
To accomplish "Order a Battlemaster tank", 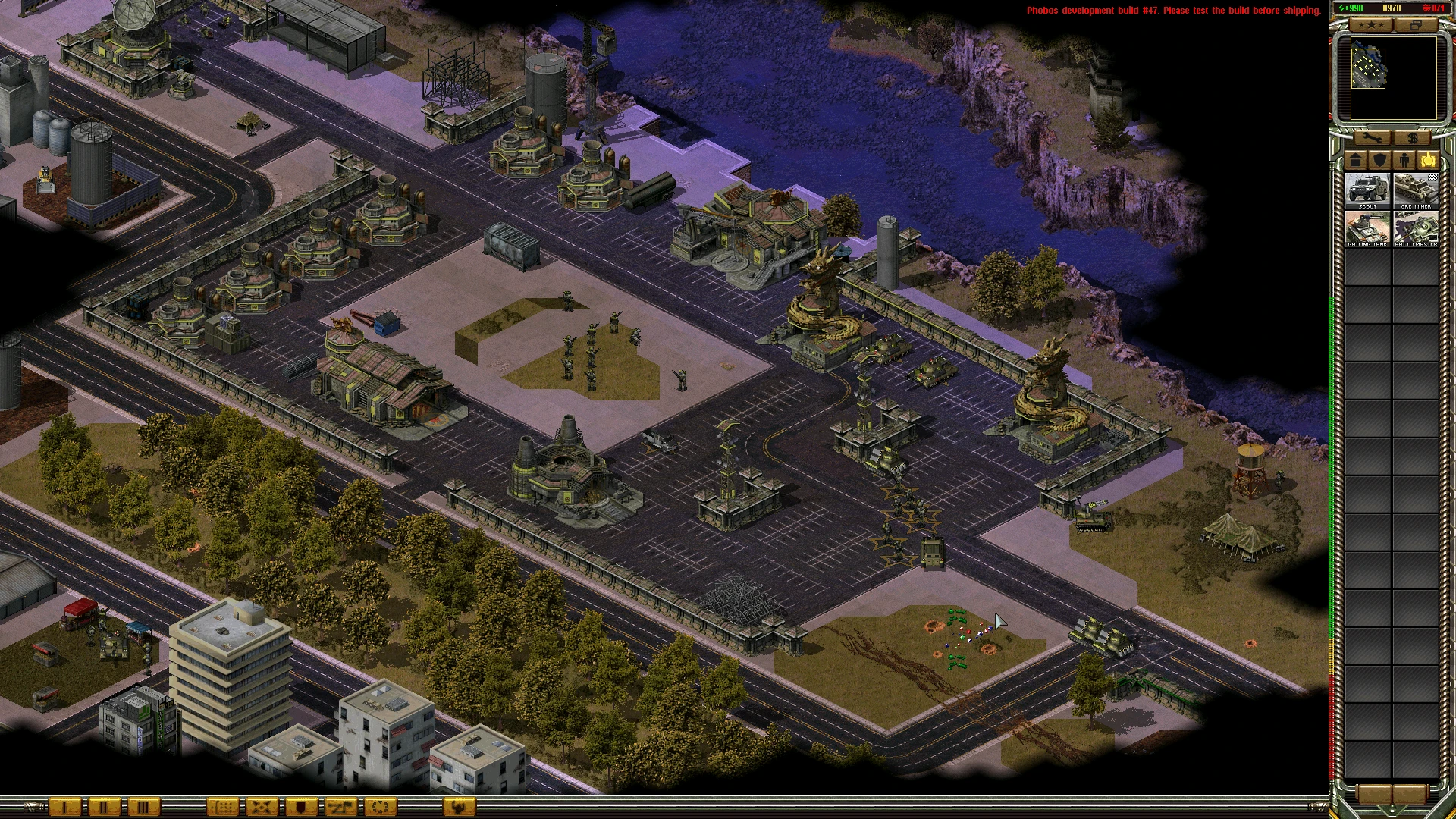I will click(1416, 229).
